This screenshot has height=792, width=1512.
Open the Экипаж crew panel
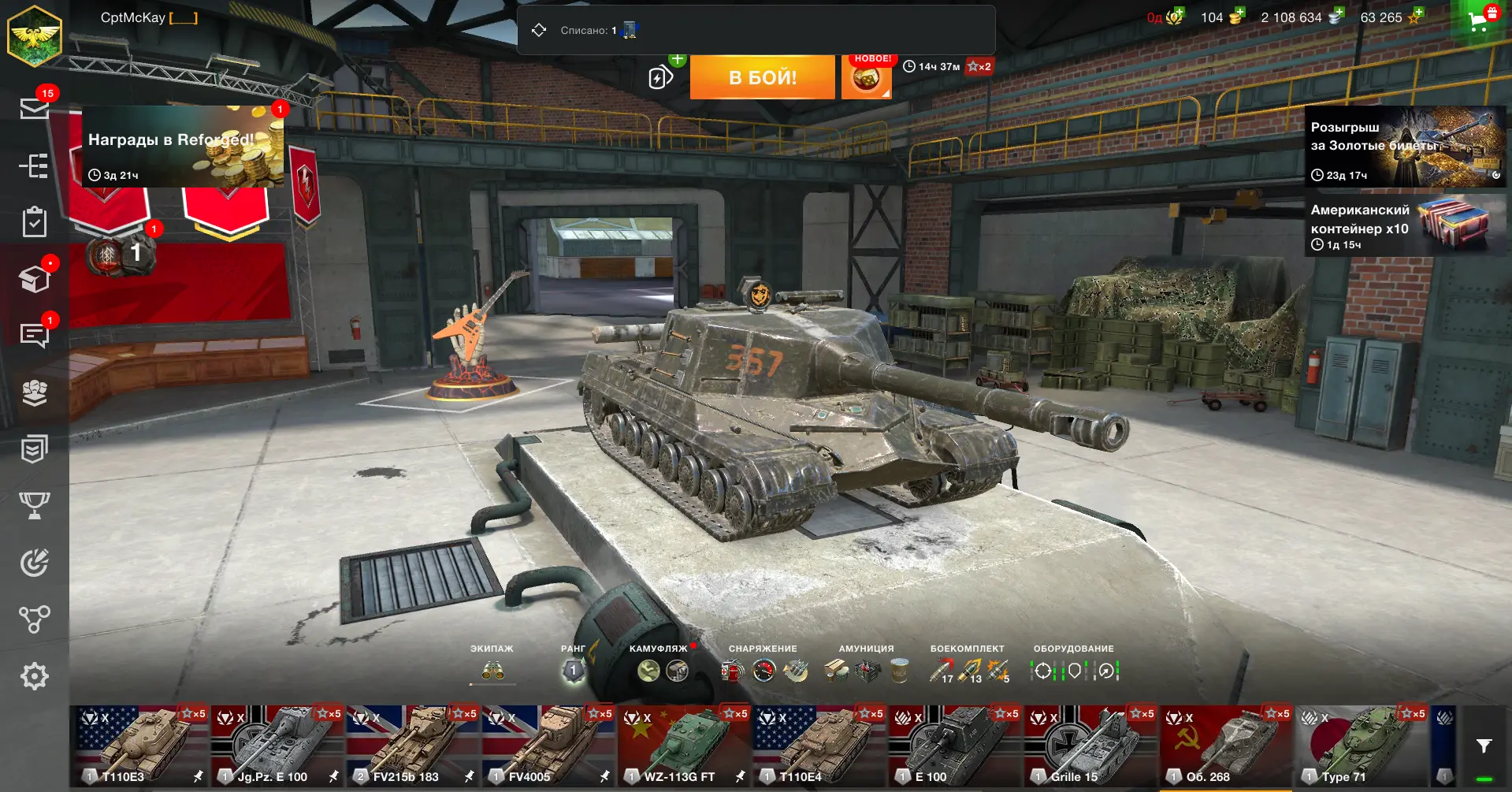tap(492, 670)
